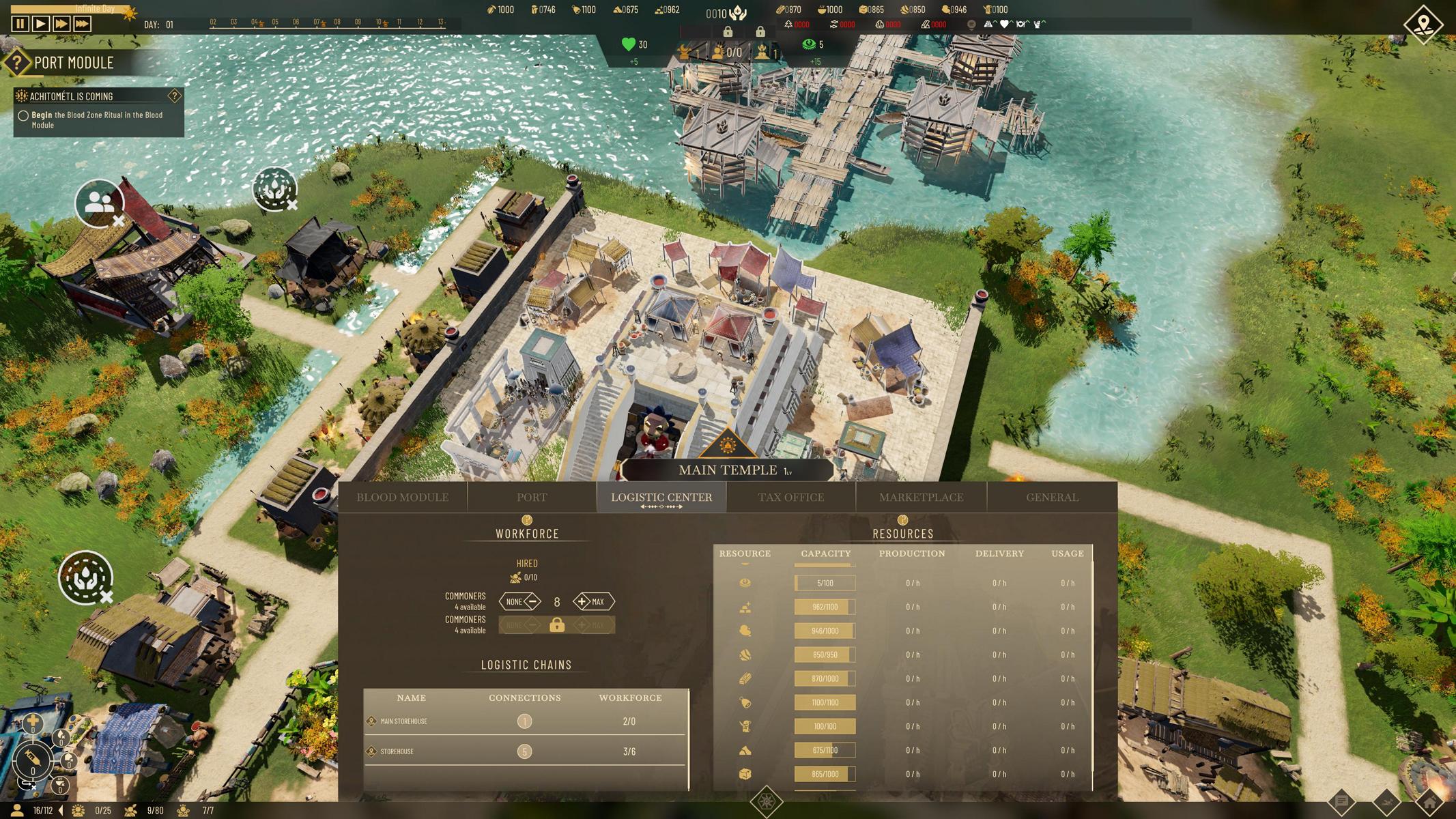This screenshot has height=819, width=1456.
Task: Set game to normal play speed
Action: (x=40, y=24)
